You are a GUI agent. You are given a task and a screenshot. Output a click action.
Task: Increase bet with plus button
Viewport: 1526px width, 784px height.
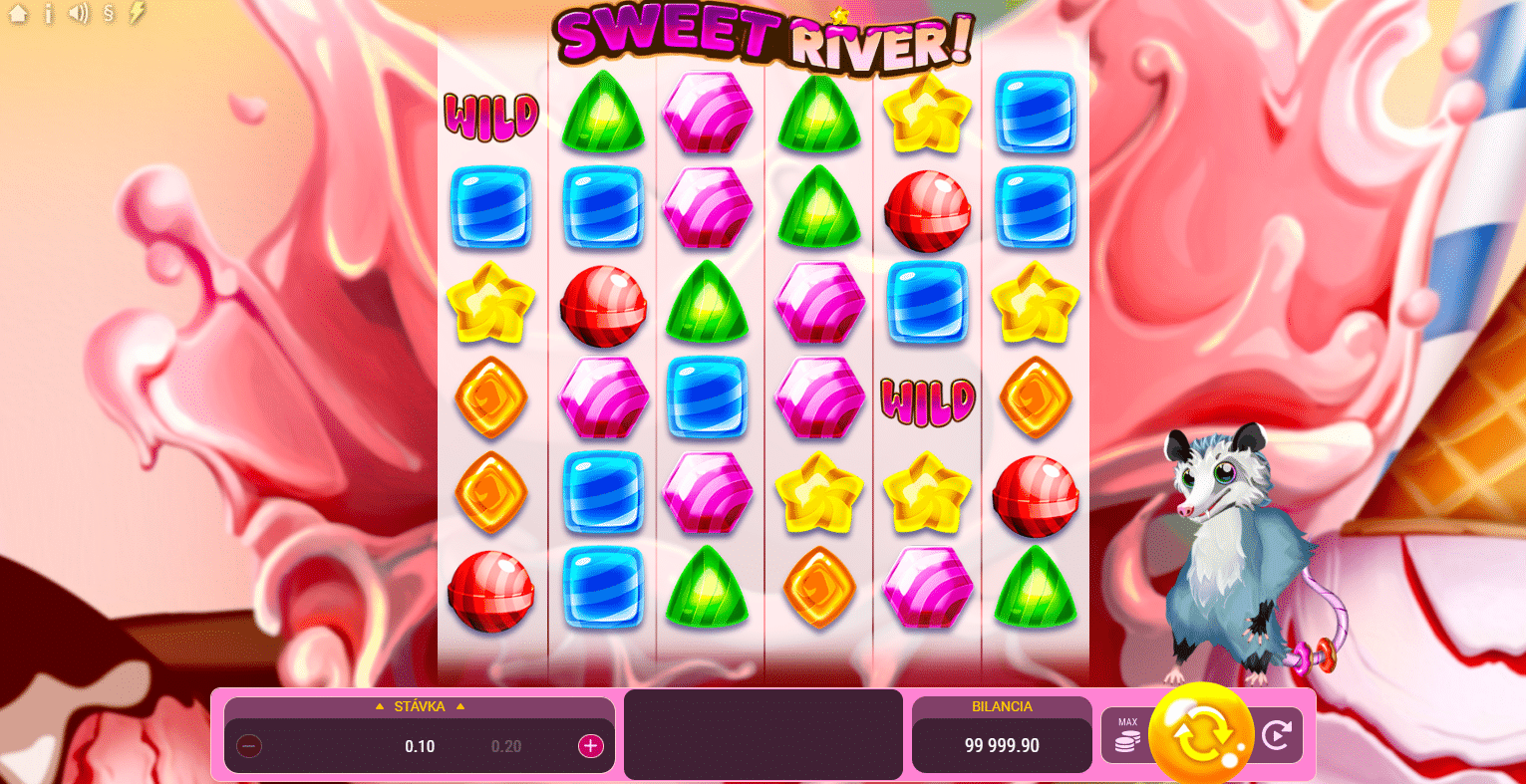[590, 745]
